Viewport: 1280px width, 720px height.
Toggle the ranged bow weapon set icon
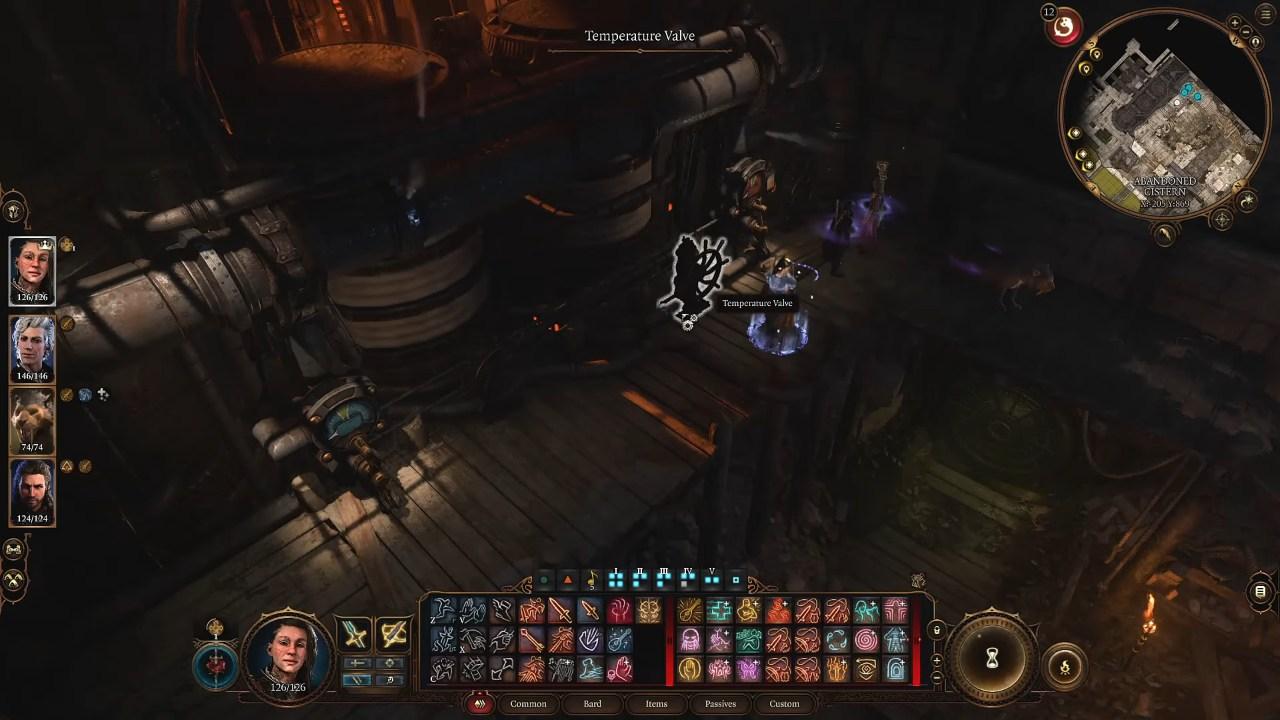[393, 633]
